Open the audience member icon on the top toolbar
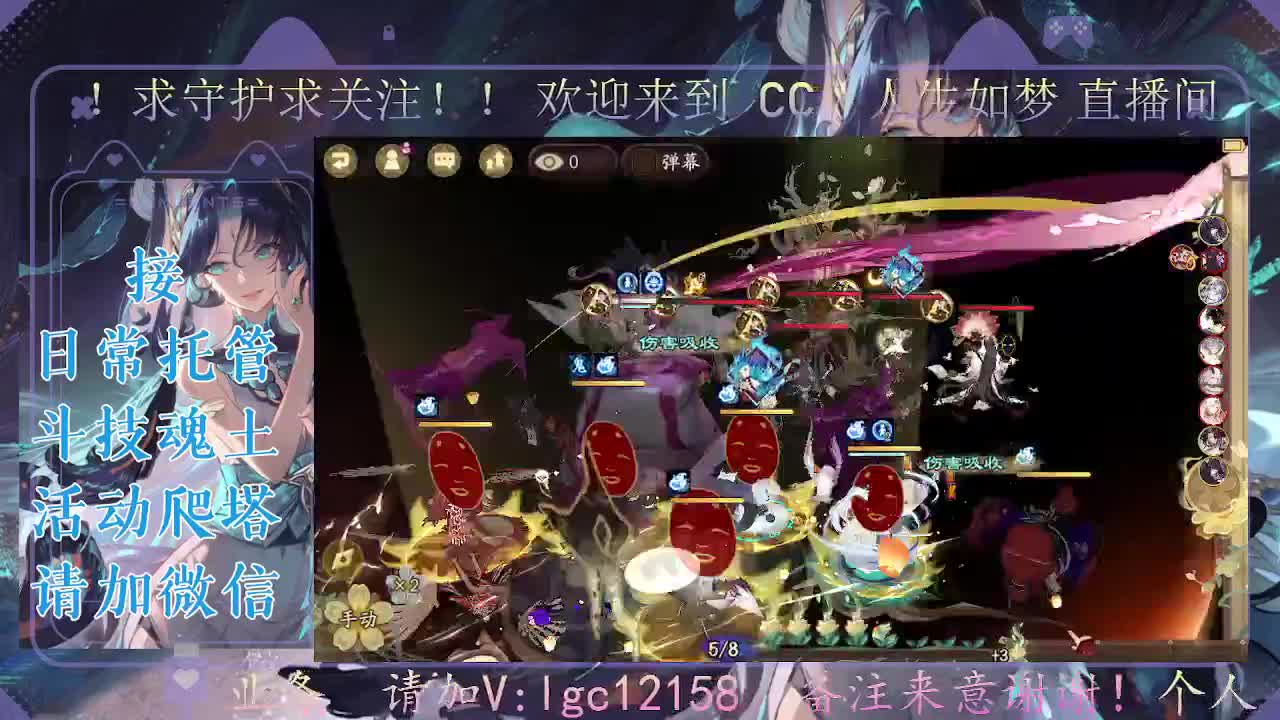The width and height of the screenshot is (1280, 720). (x=392, y=161)
